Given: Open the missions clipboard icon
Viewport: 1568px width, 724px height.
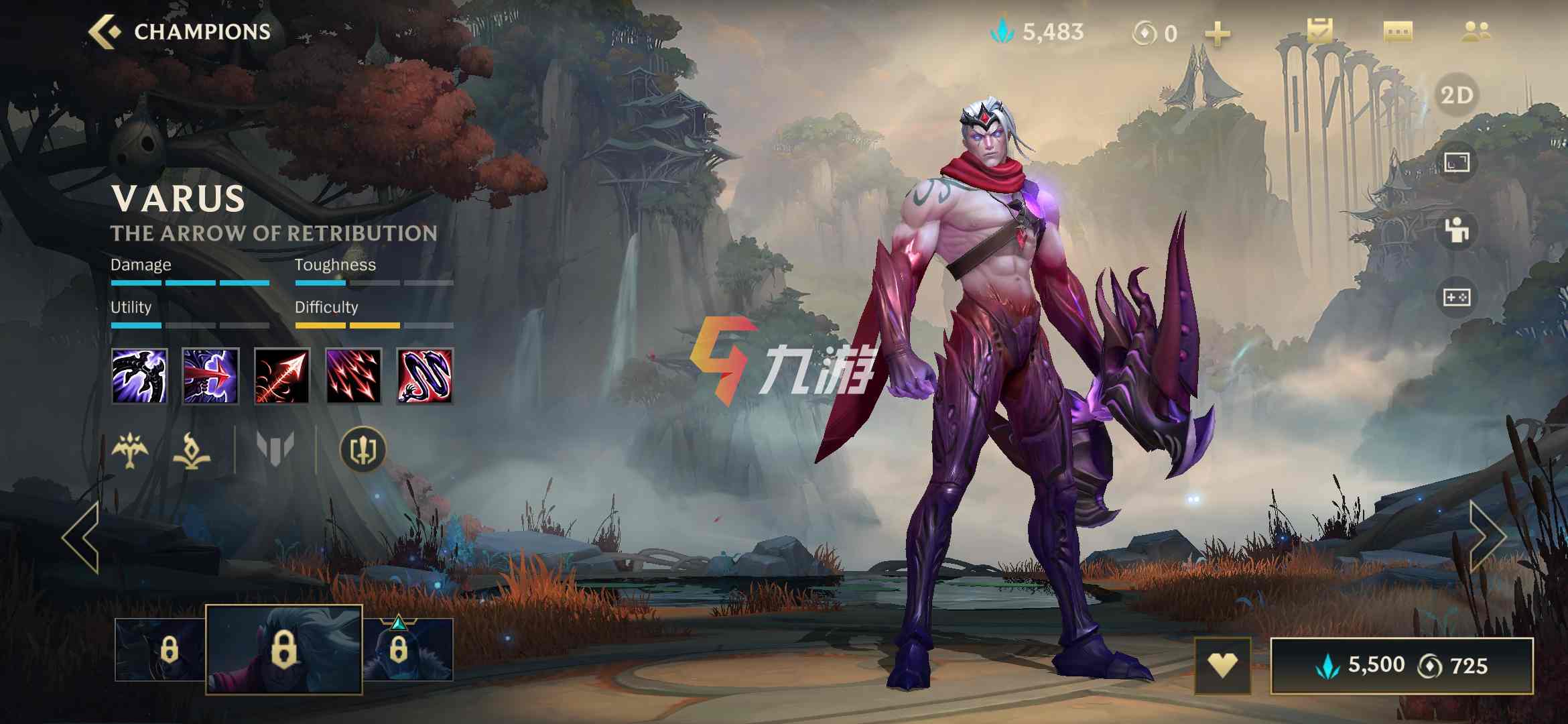Looking at the screenshot, I should coord(1319,32).
